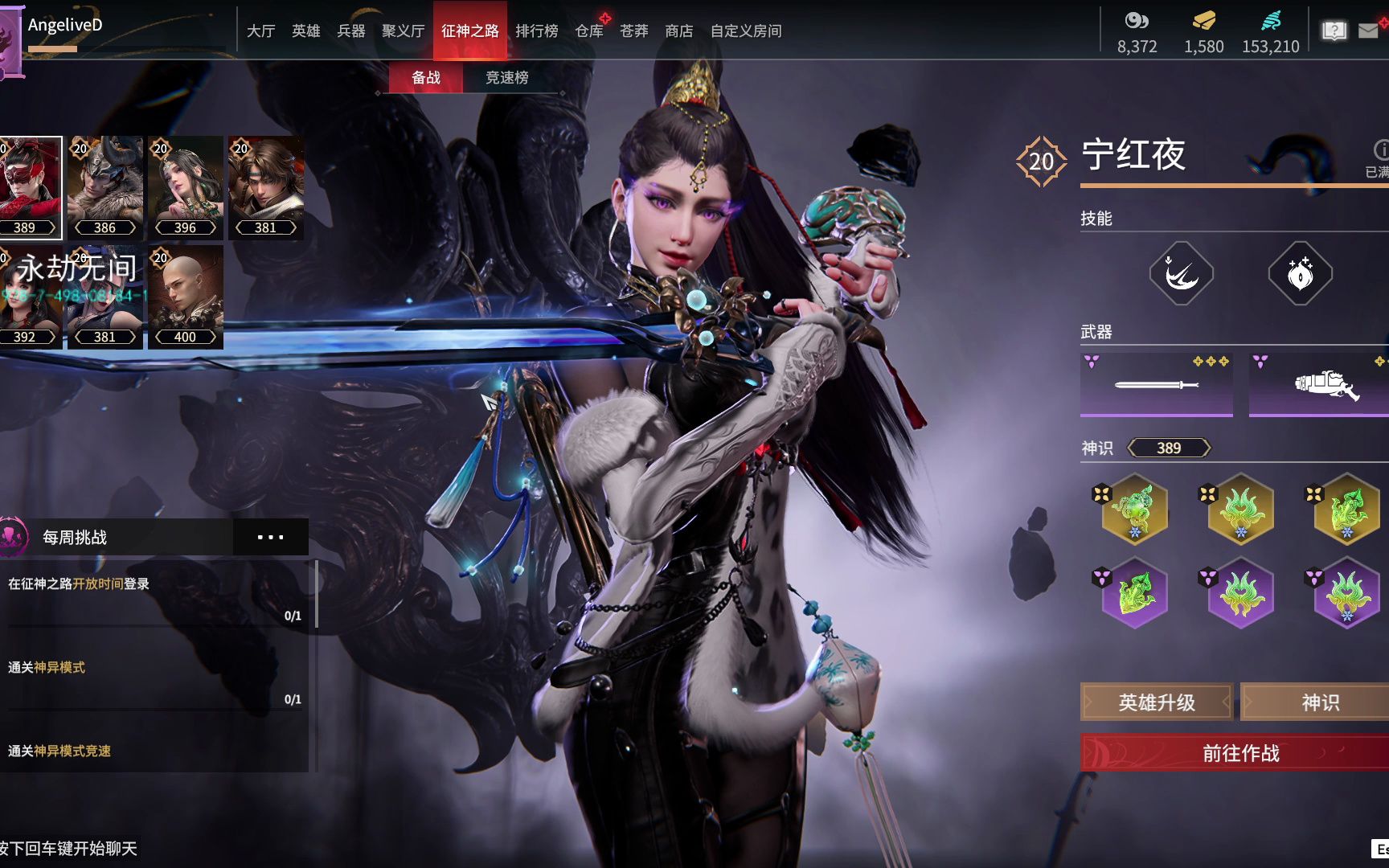Select the 备战 preparation tab
The height and width of the screenshot is (868, 1389).
[425, 77]
